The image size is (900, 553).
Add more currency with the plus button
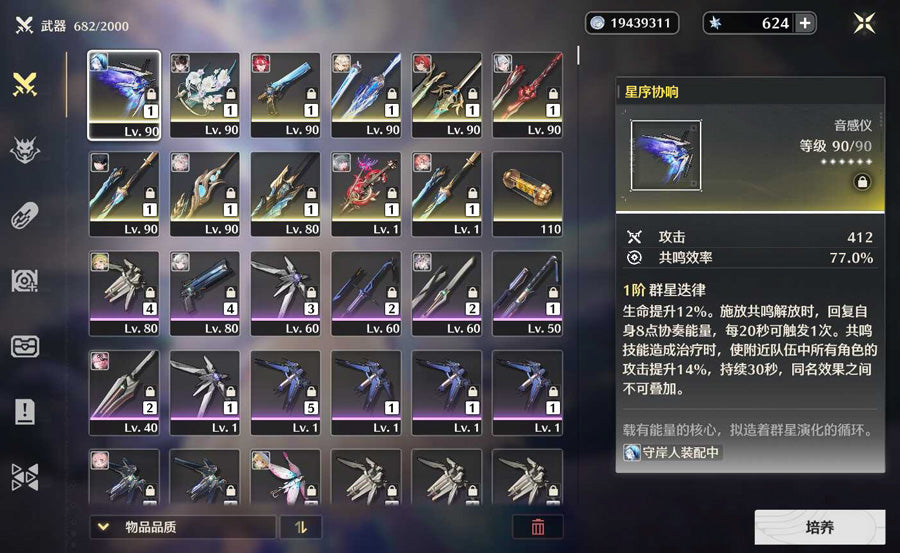tap(804, 23)
